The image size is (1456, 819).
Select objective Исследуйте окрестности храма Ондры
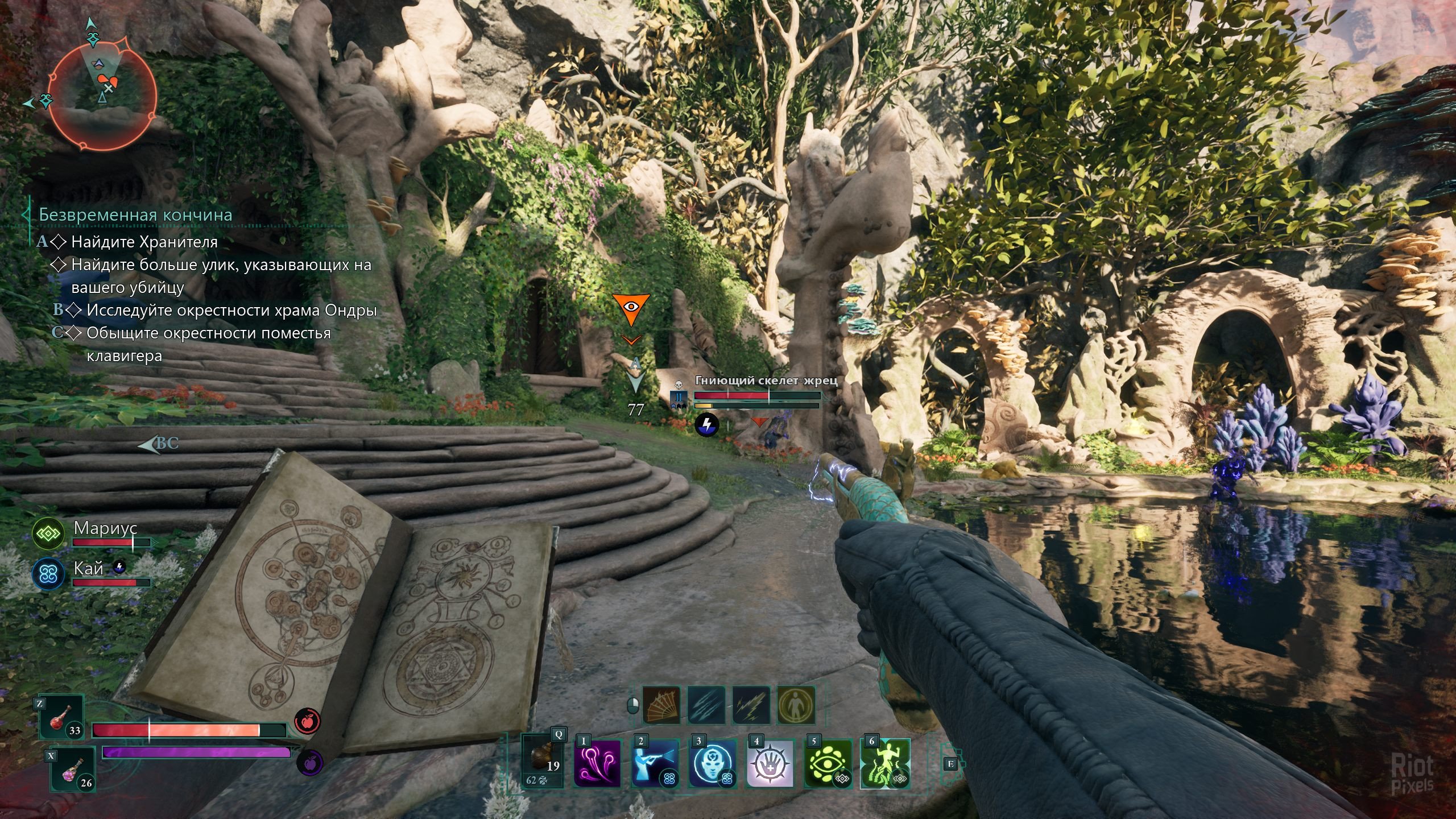pyautogui.click(x=231, y=311)
